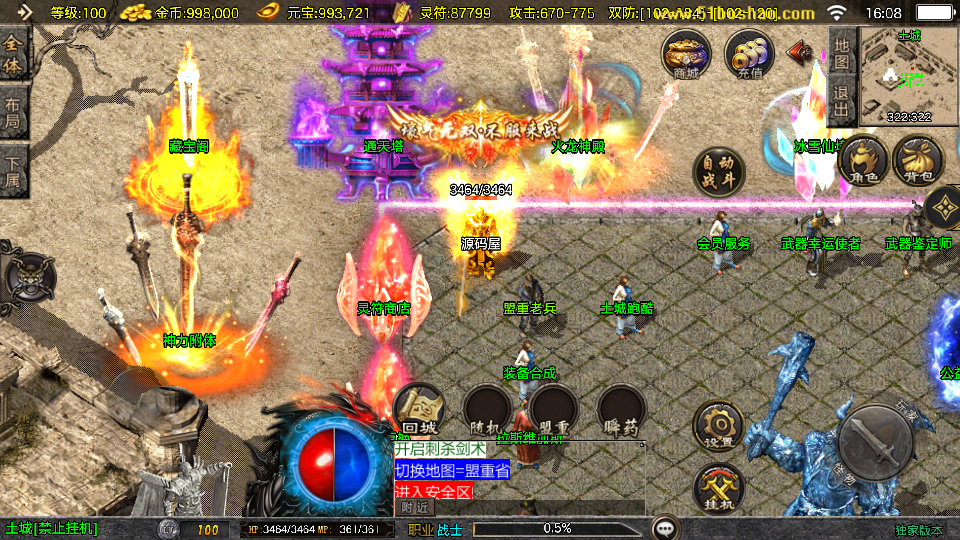This screenshot has width=960, height=540.
Task: Select the 全体 tab
Action: tap(14, 54)
